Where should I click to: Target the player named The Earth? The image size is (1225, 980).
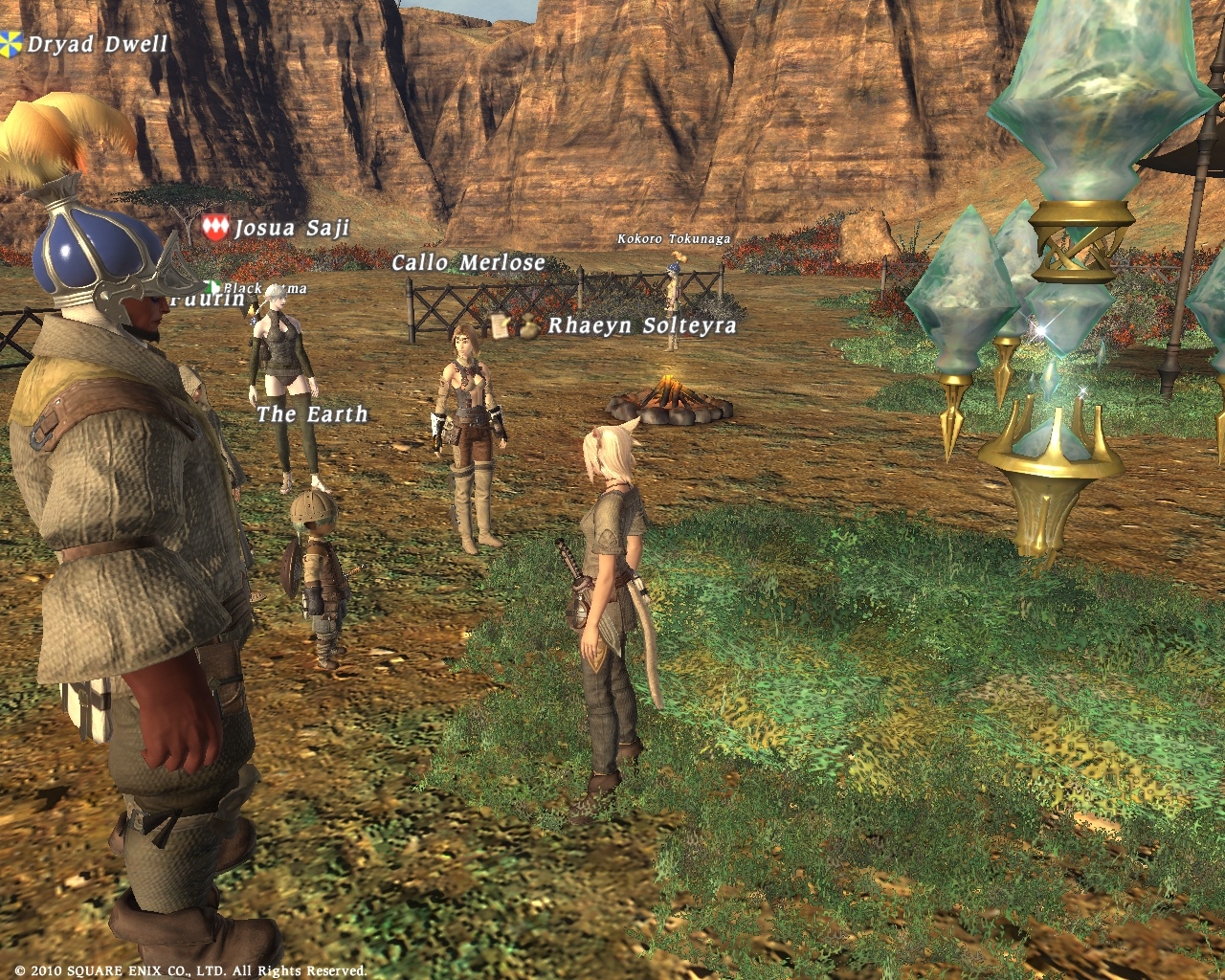312,414
